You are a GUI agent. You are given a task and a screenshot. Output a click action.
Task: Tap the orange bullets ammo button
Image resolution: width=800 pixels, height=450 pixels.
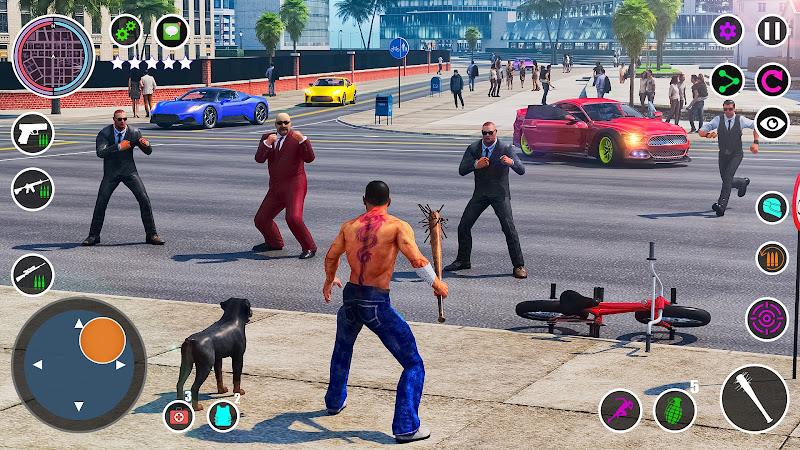click(771, 258)
